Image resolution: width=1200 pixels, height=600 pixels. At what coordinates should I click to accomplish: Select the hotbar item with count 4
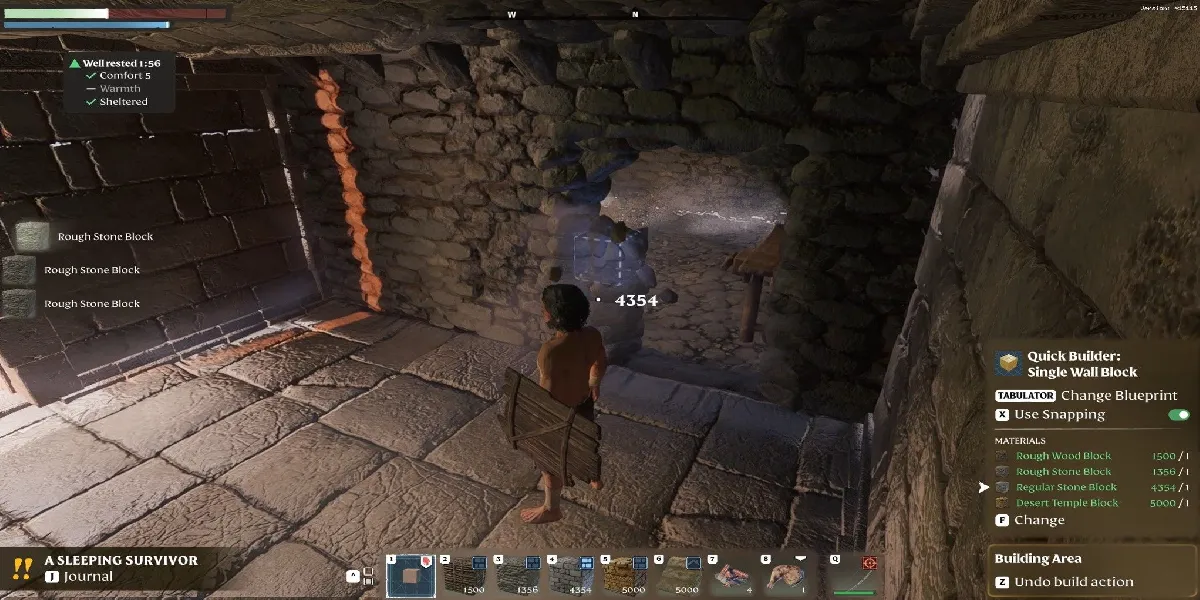tap(733, 575)
